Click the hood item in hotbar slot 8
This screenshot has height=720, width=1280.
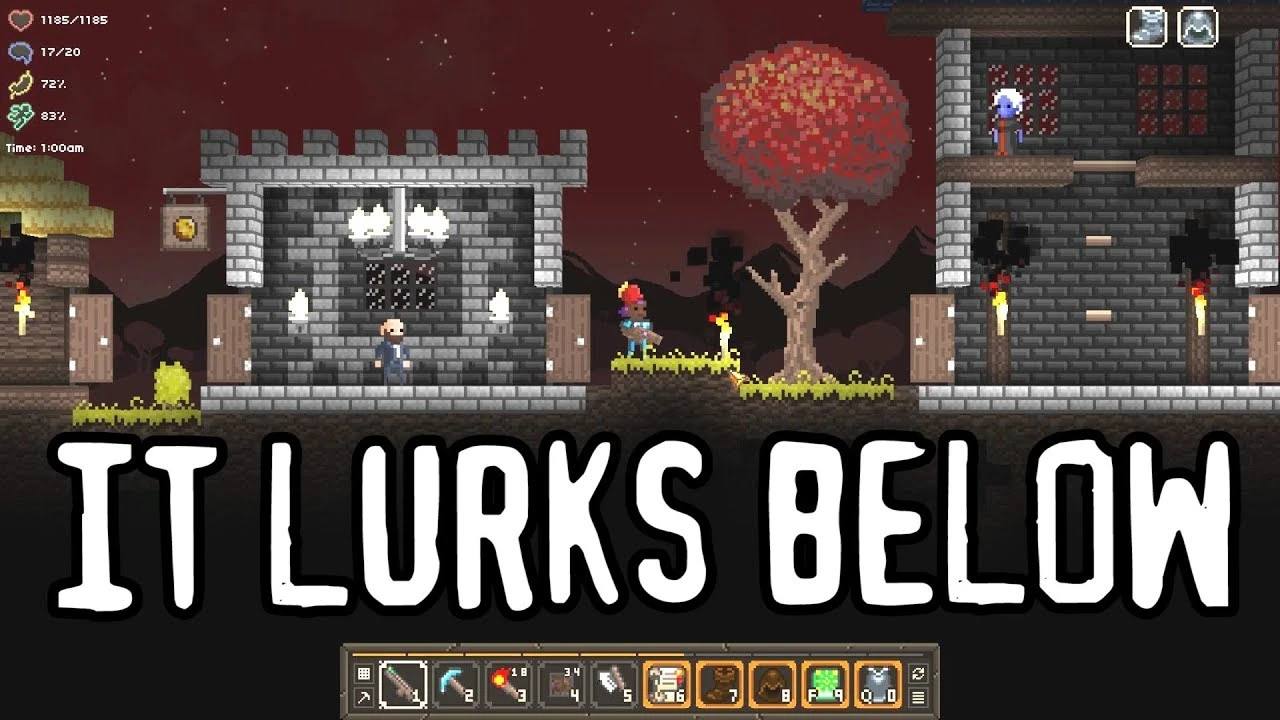click(771, 683)
